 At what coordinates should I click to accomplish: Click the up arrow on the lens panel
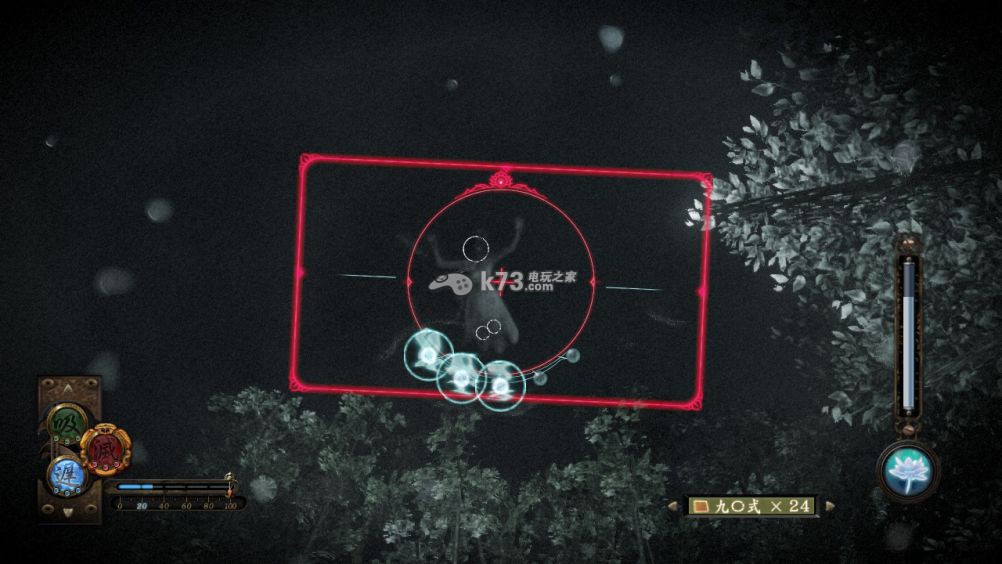68,388
